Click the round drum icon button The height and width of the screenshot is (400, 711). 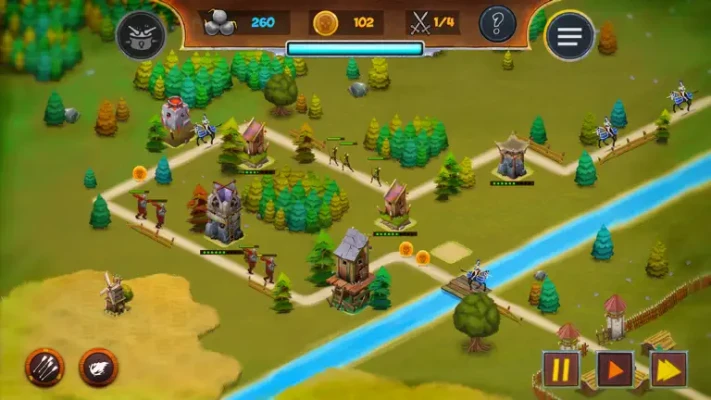click(x=141, y=35)
